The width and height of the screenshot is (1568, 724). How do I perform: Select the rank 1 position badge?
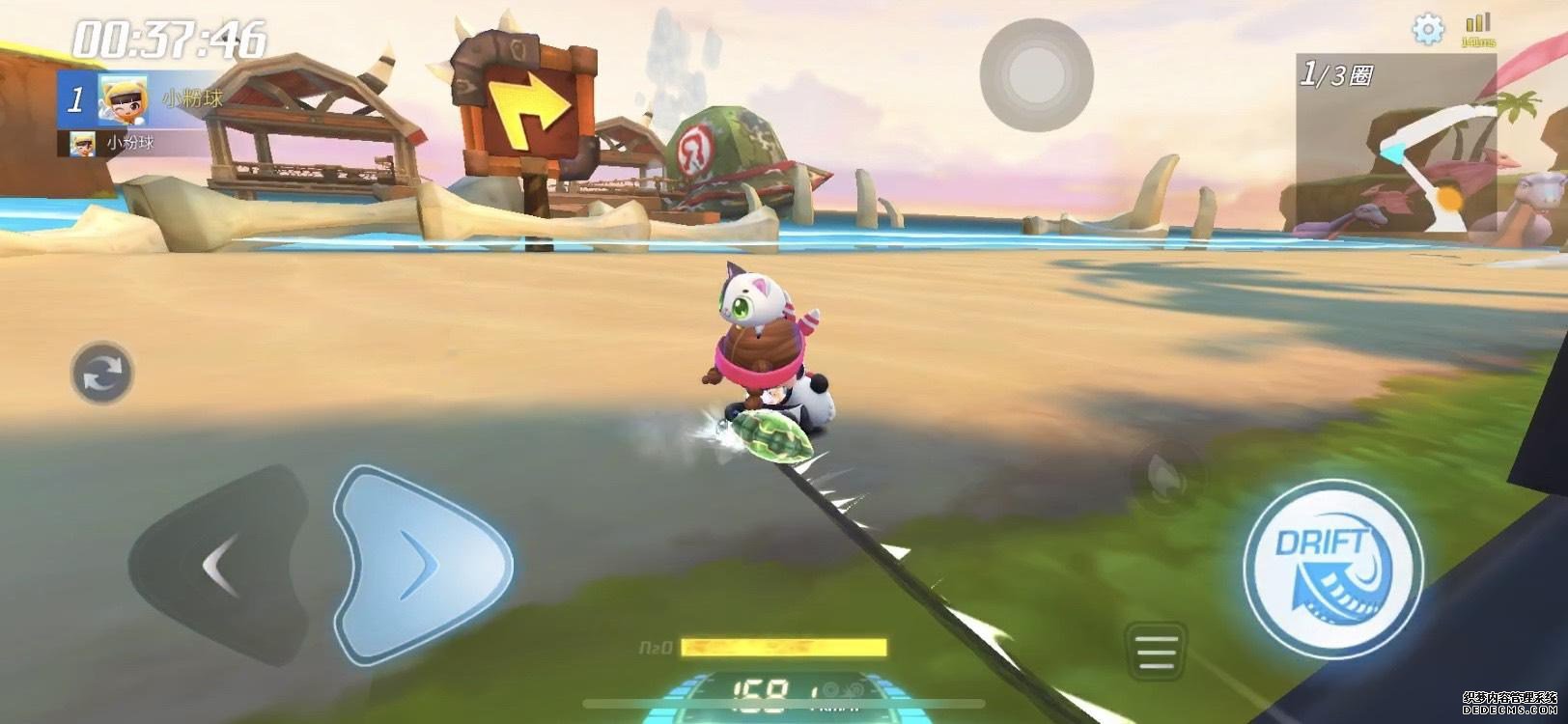click(76, 99)
